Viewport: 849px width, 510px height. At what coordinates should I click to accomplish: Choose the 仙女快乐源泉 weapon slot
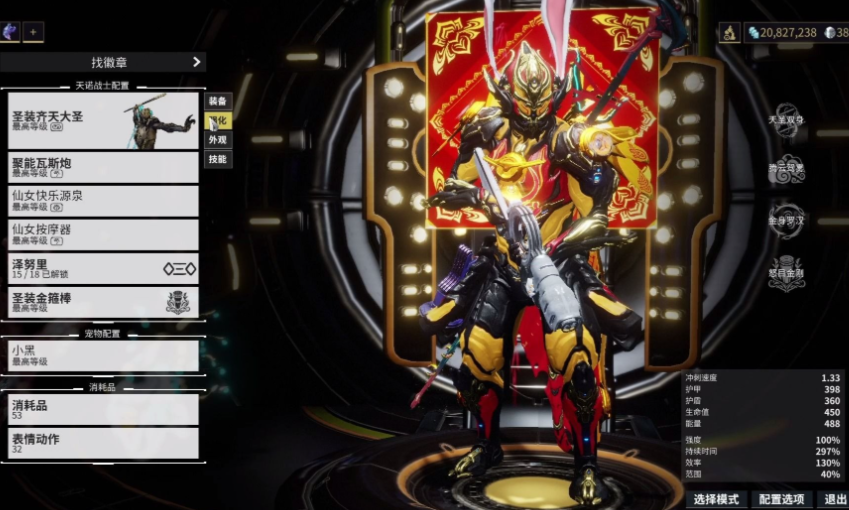pos(103,201)
